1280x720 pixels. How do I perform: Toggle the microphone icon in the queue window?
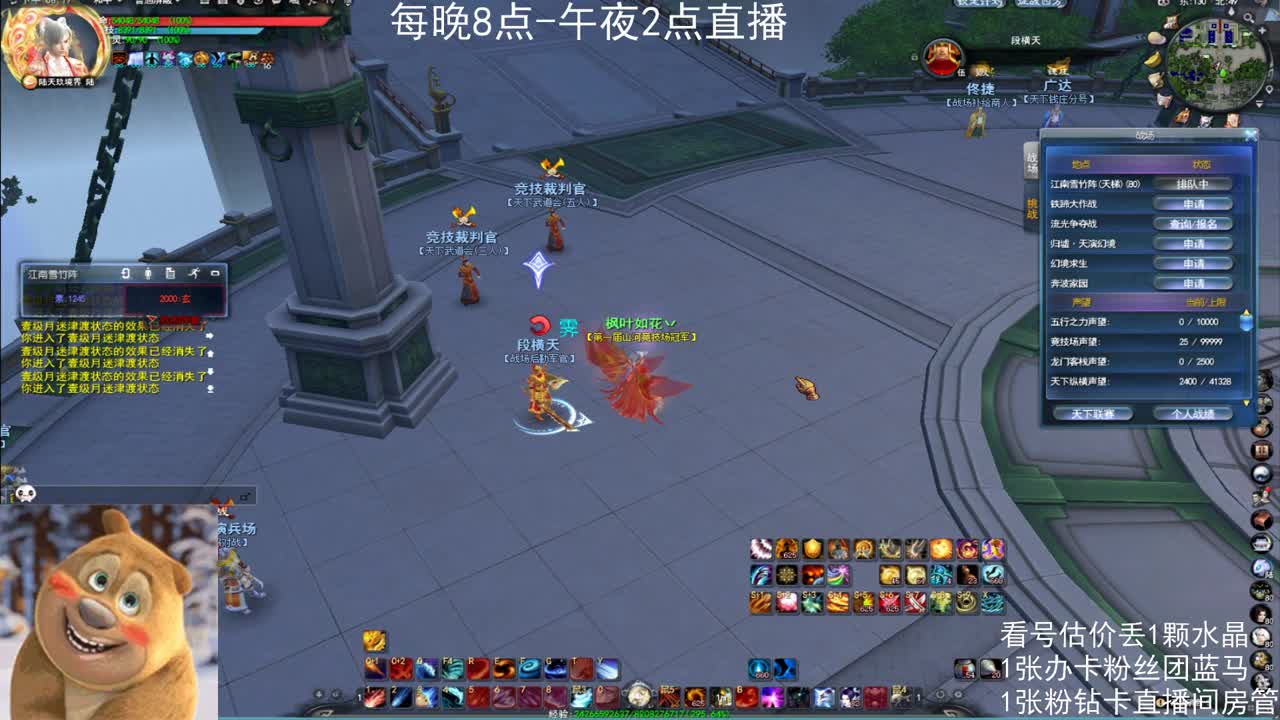click(x=148, y=272)
